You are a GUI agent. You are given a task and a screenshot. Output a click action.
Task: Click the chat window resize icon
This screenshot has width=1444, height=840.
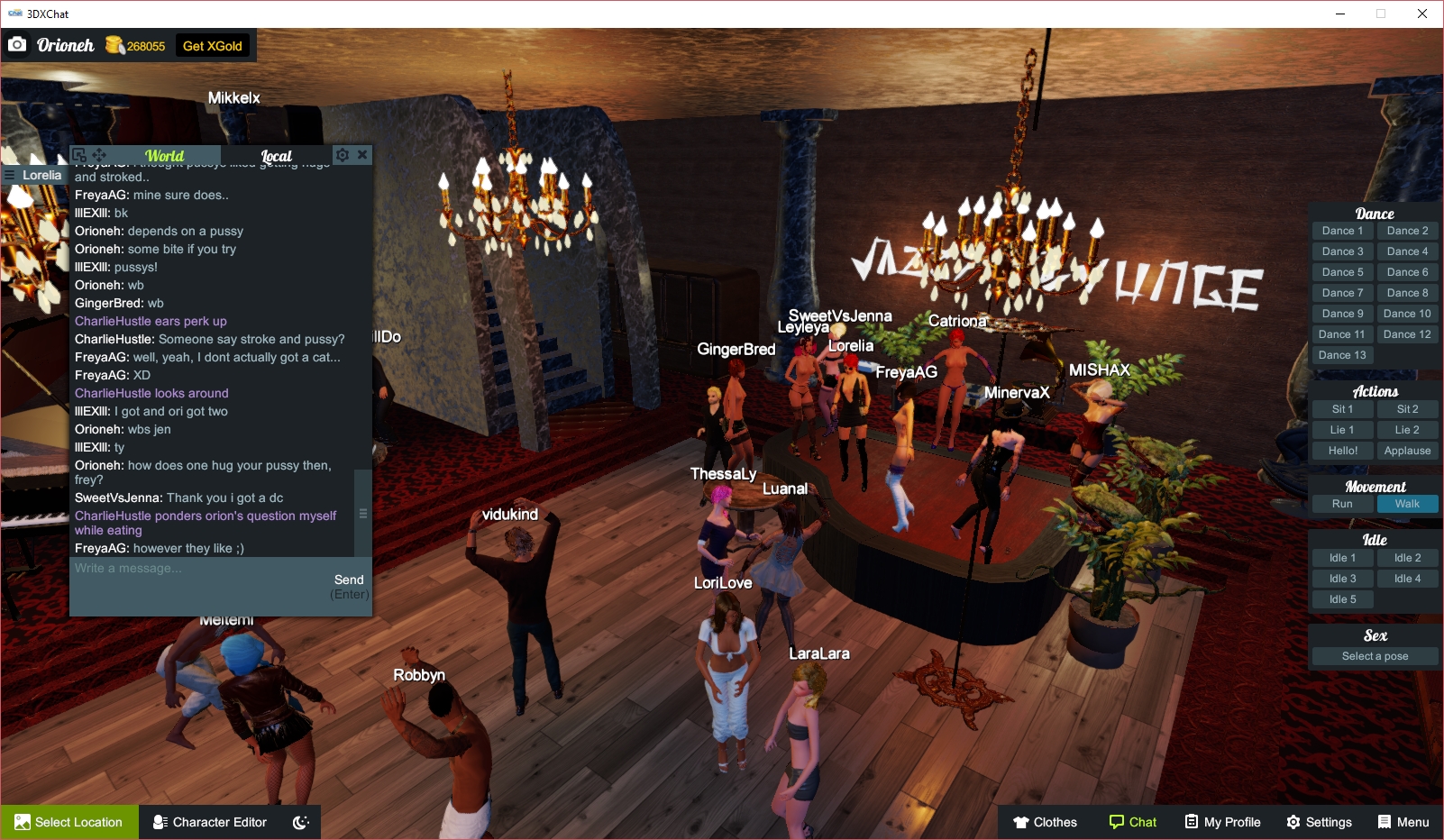click(79, 154)
